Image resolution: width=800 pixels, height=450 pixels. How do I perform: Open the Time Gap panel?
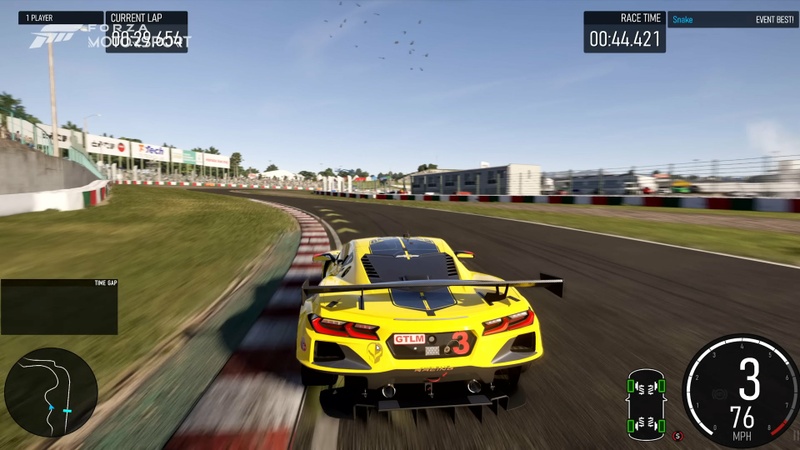click(59, 306)
